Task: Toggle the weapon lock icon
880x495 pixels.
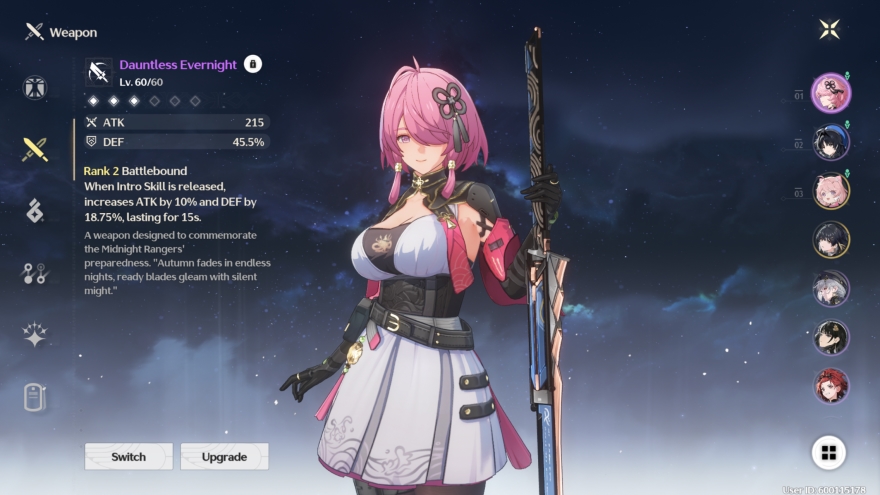Action: pyautogui.click(x=253, y=64)
